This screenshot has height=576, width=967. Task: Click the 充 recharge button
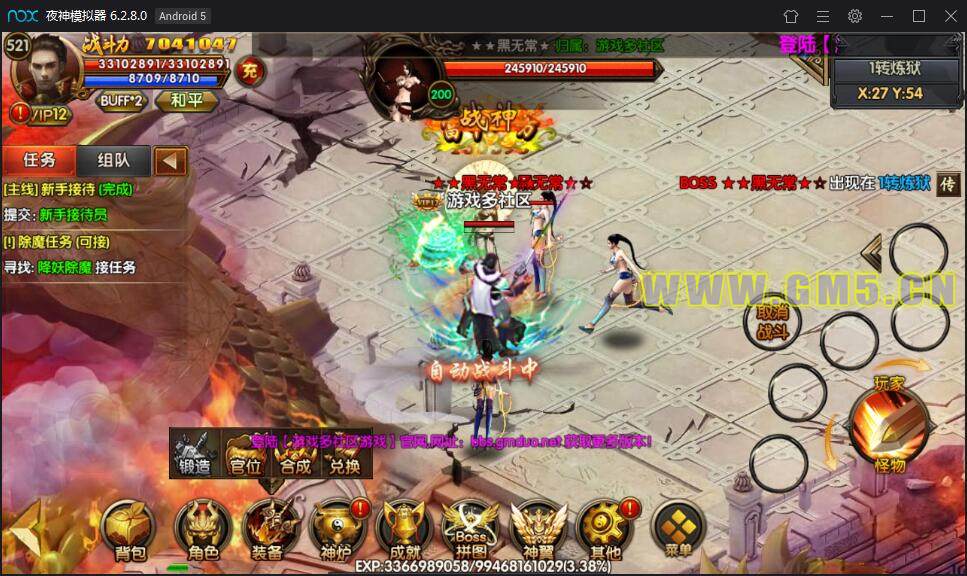click(251, 72)
